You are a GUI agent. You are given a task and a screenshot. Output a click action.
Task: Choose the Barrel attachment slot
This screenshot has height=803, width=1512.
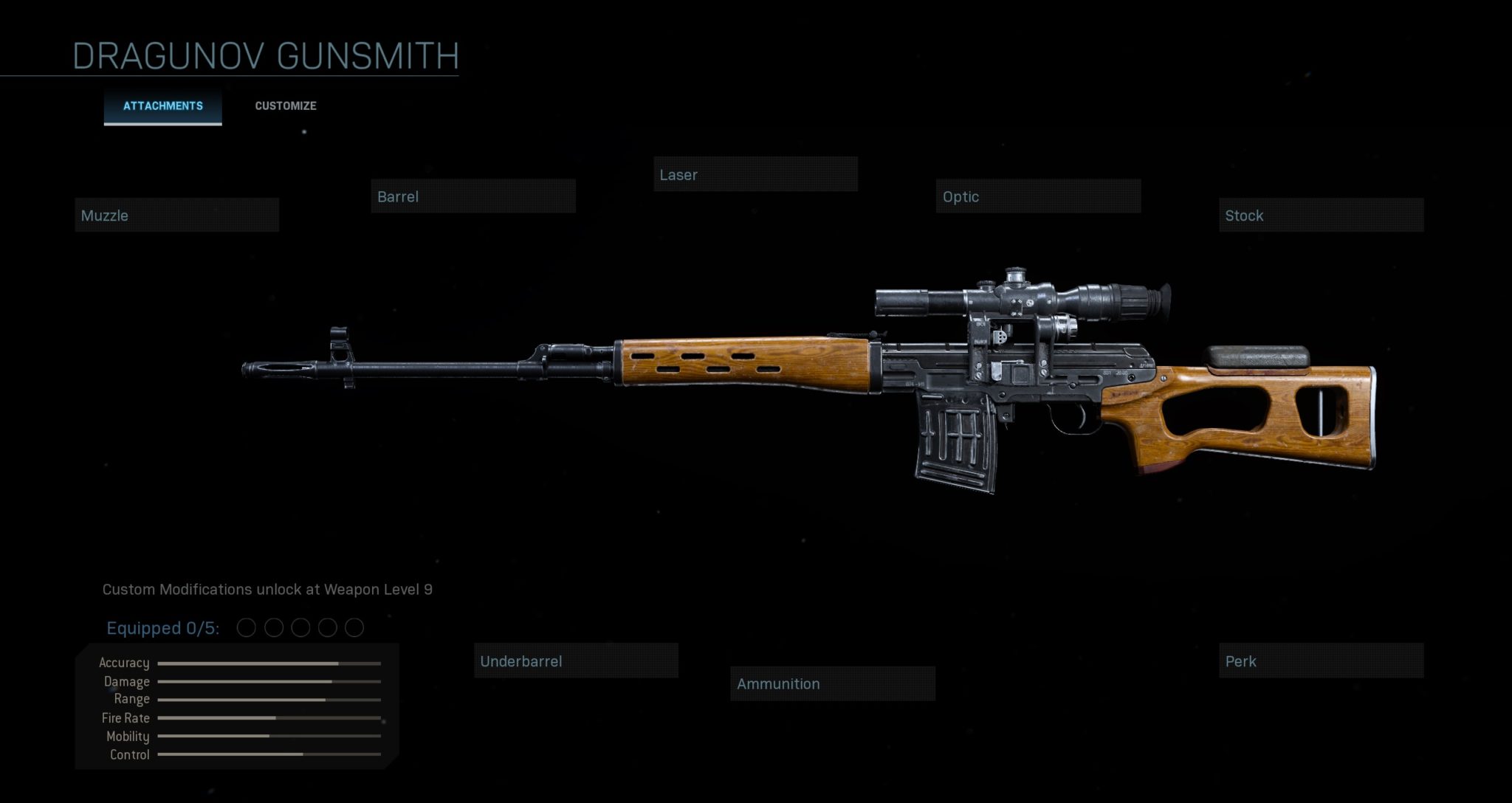472,196
